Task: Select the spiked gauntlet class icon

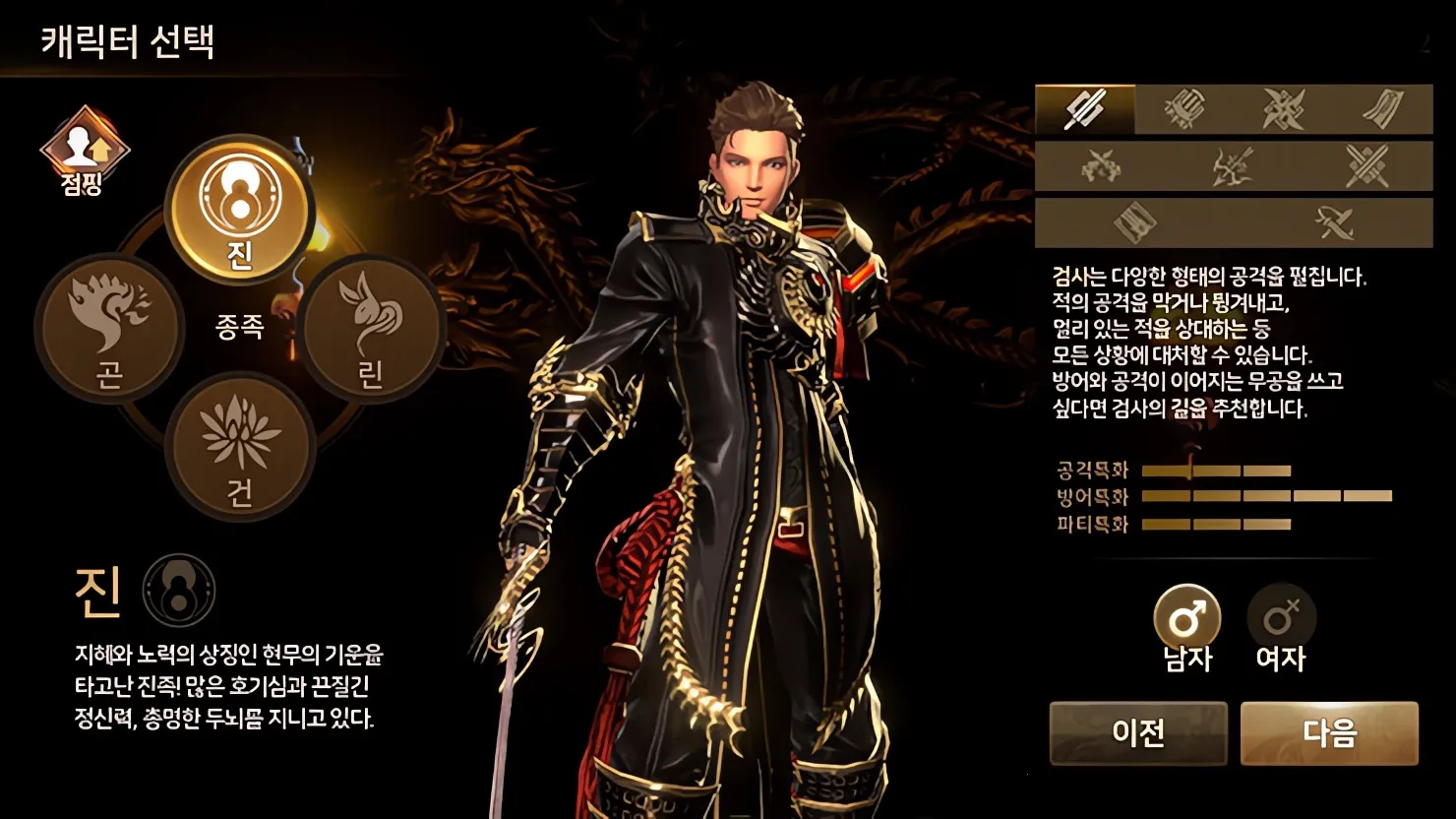Action: tap(1185, 110)
